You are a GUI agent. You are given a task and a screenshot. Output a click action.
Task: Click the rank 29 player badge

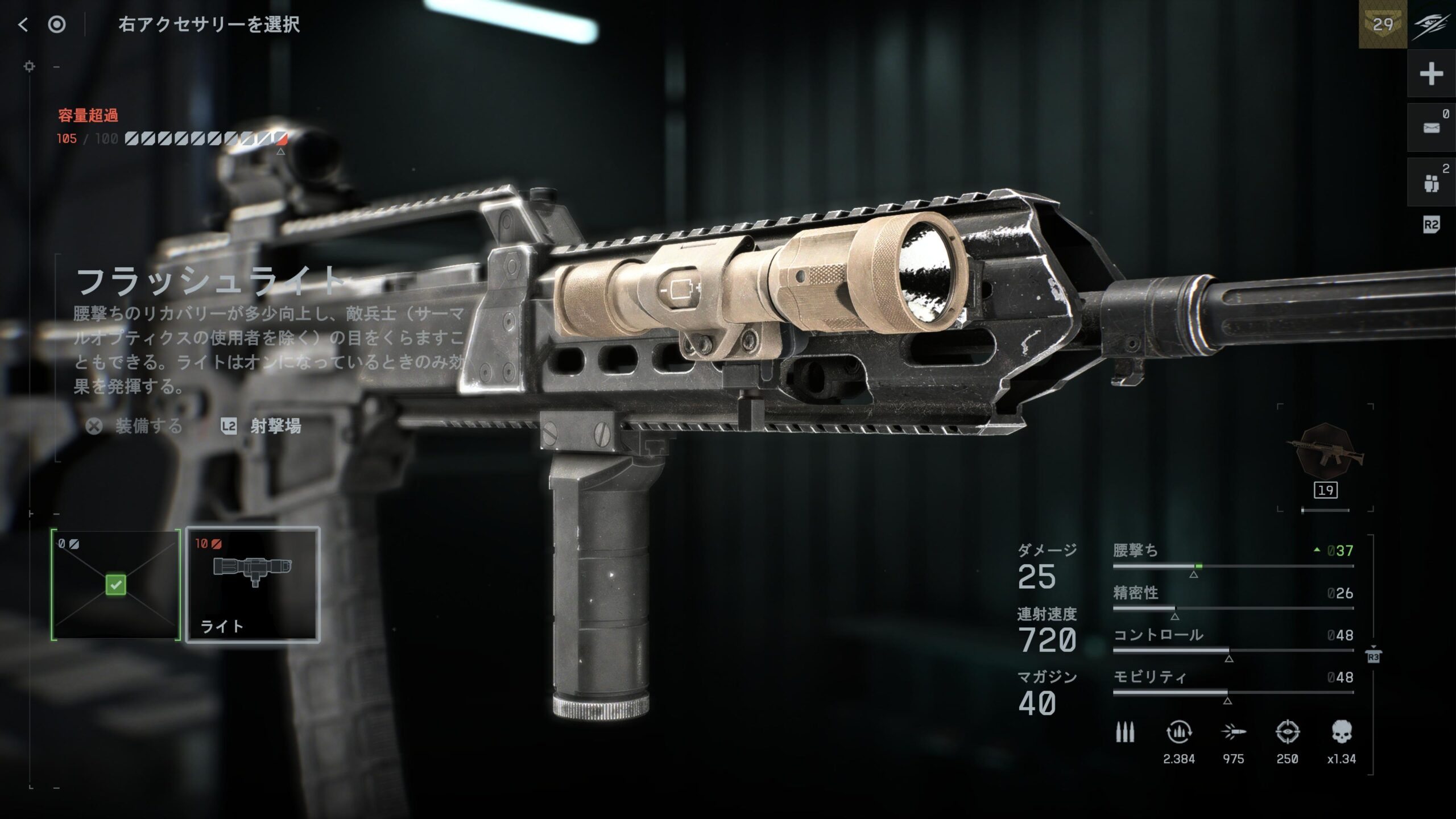tap(1383, 24)
